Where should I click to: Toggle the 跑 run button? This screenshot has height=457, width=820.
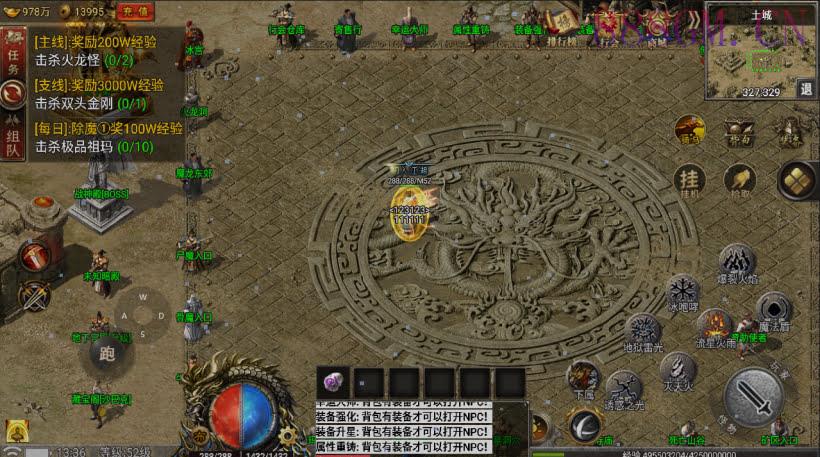click(103, 352)
